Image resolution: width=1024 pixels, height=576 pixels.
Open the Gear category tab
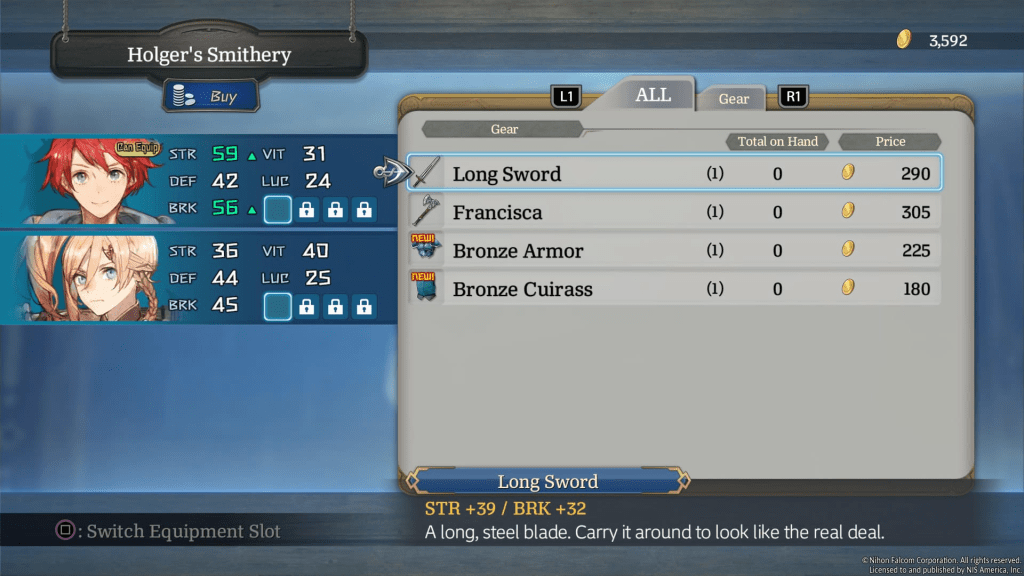(733, 98)
